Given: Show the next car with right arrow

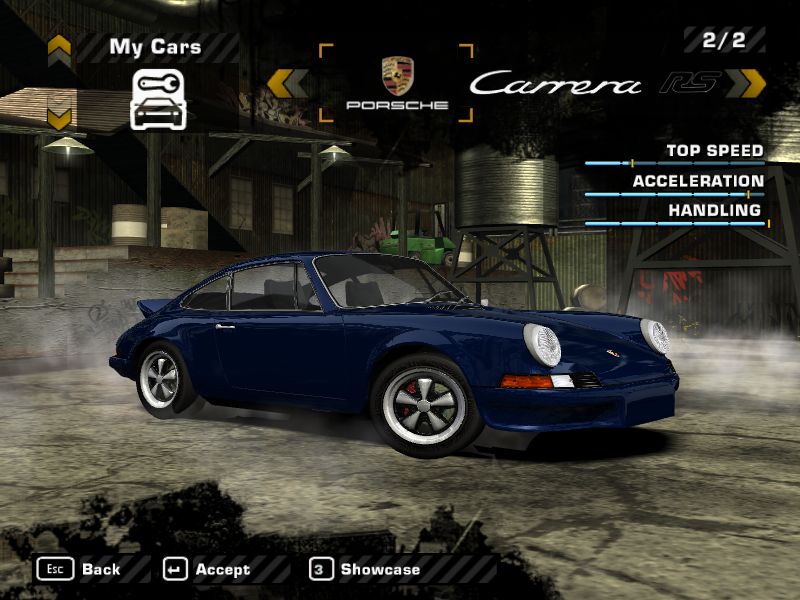Looking at the screenshot, I should coord(746,84).
